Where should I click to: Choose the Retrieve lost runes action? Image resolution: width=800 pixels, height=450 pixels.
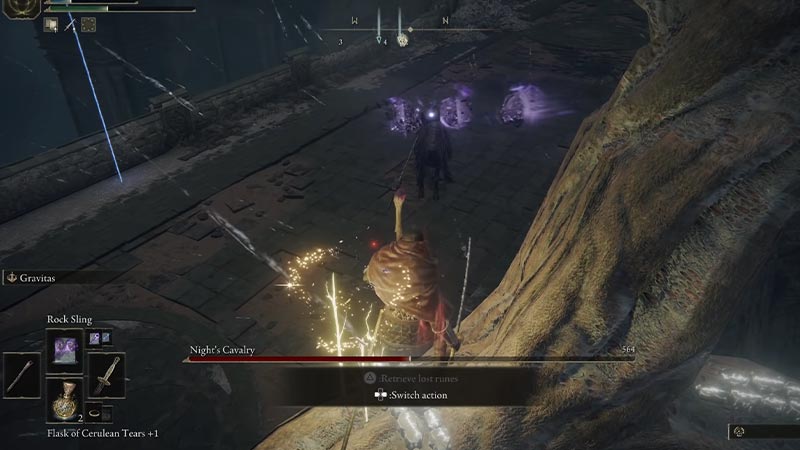pos(405,380)
